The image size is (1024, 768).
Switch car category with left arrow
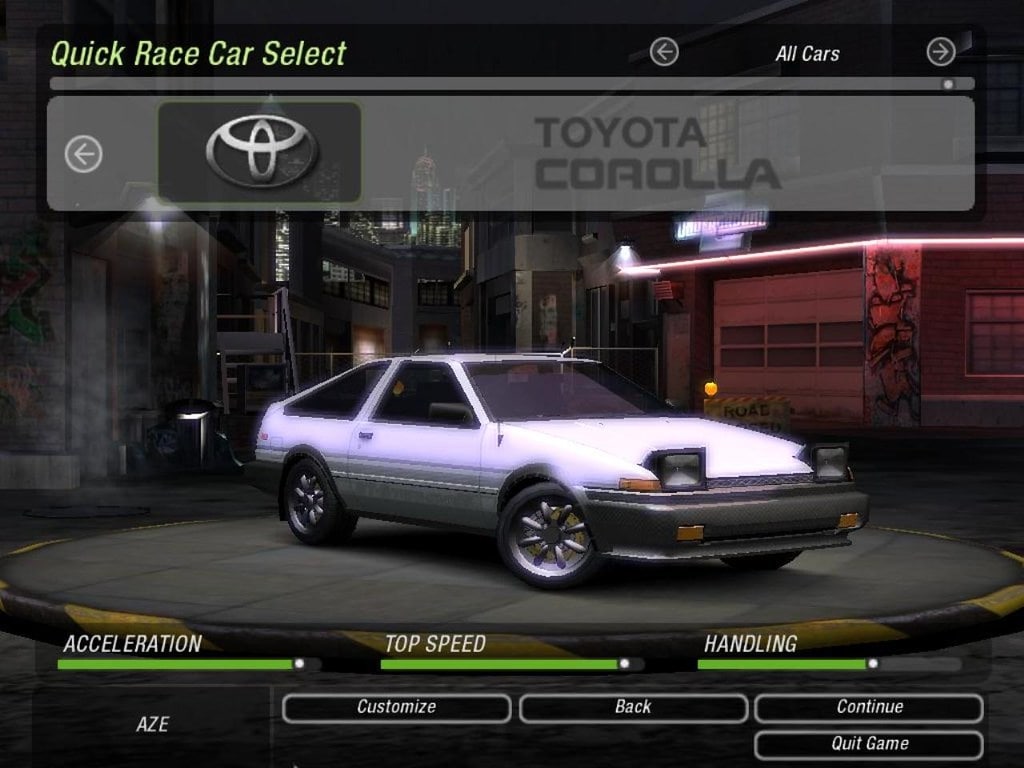tap(664, 52)
